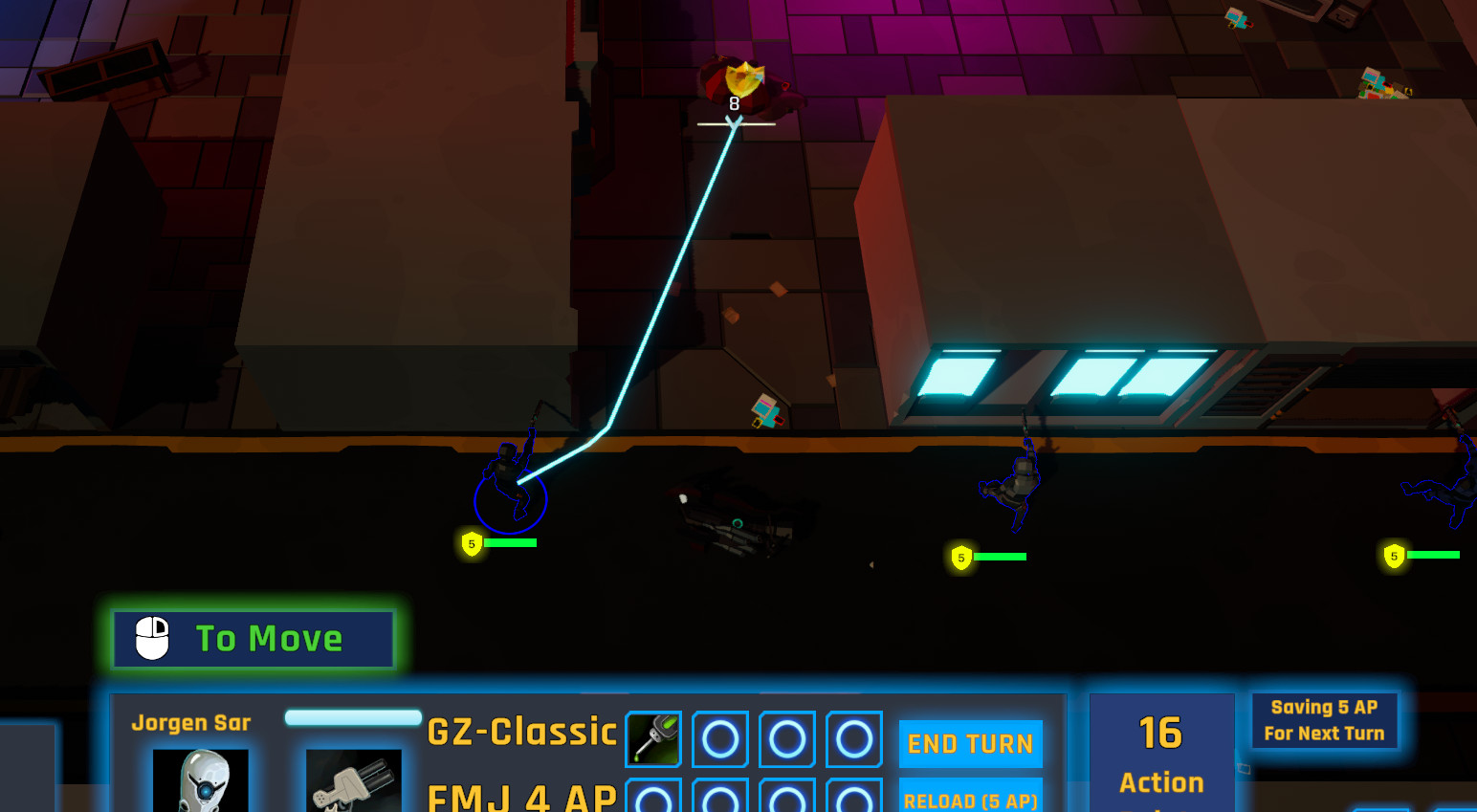The height and width of the screenshot is (812, 1477).
Task: Select the syringe ammo icon beside GZ-Classic
Action: tap(653, 738)
